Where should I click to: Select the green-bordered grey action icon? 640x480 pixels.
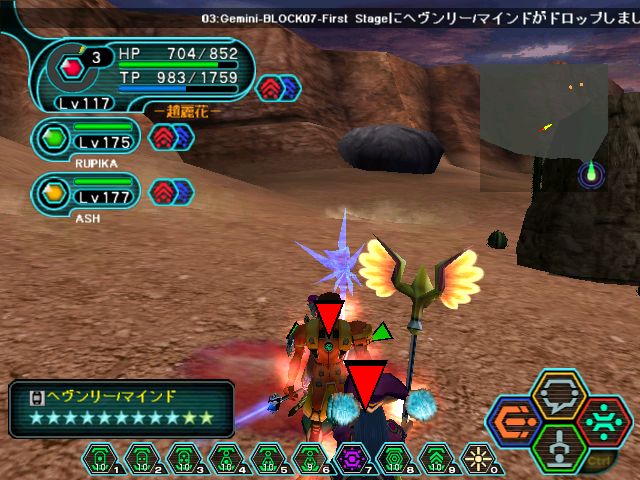click(560, 446)
